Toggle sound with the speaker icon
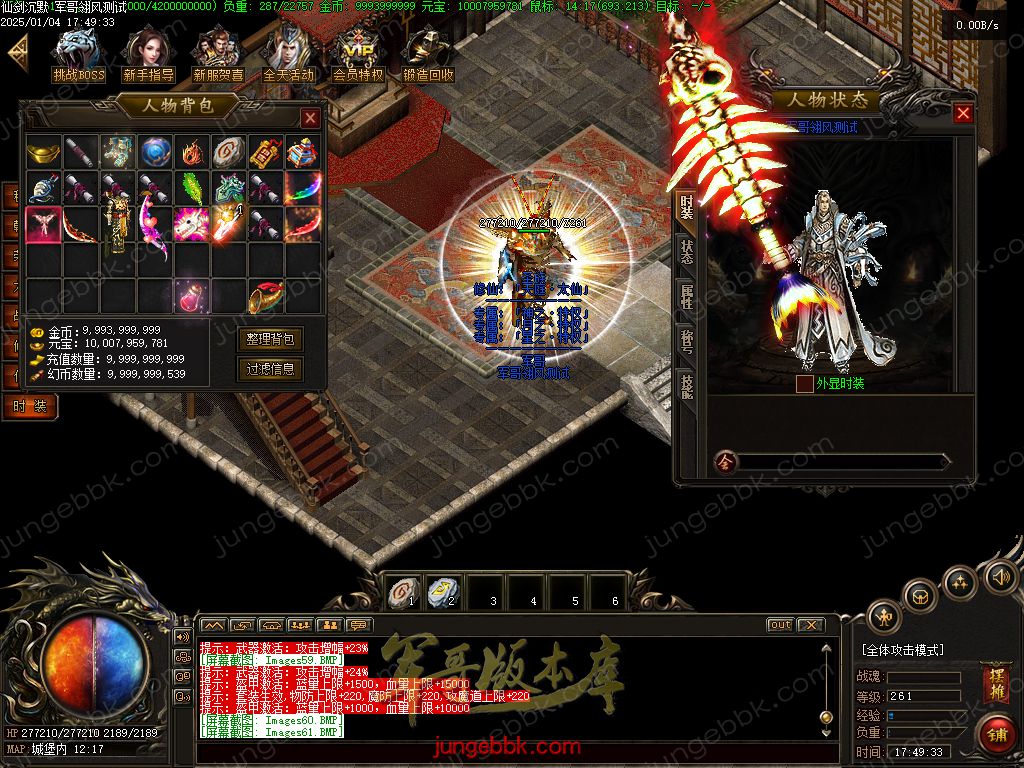Image resolution: width=1024 pixels, height=768 pixels. click(999, 576)
